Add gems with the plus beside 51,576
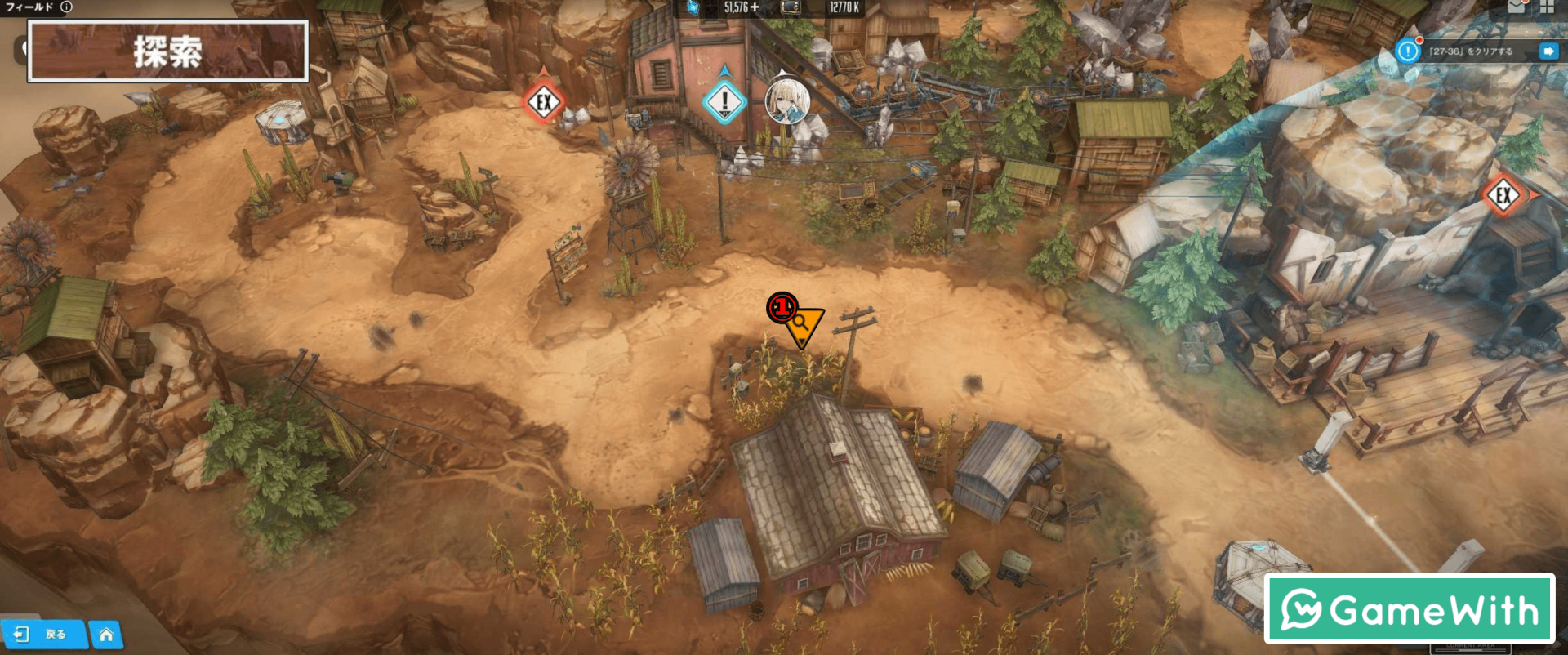1568x655 pixels. coord(755,7)
